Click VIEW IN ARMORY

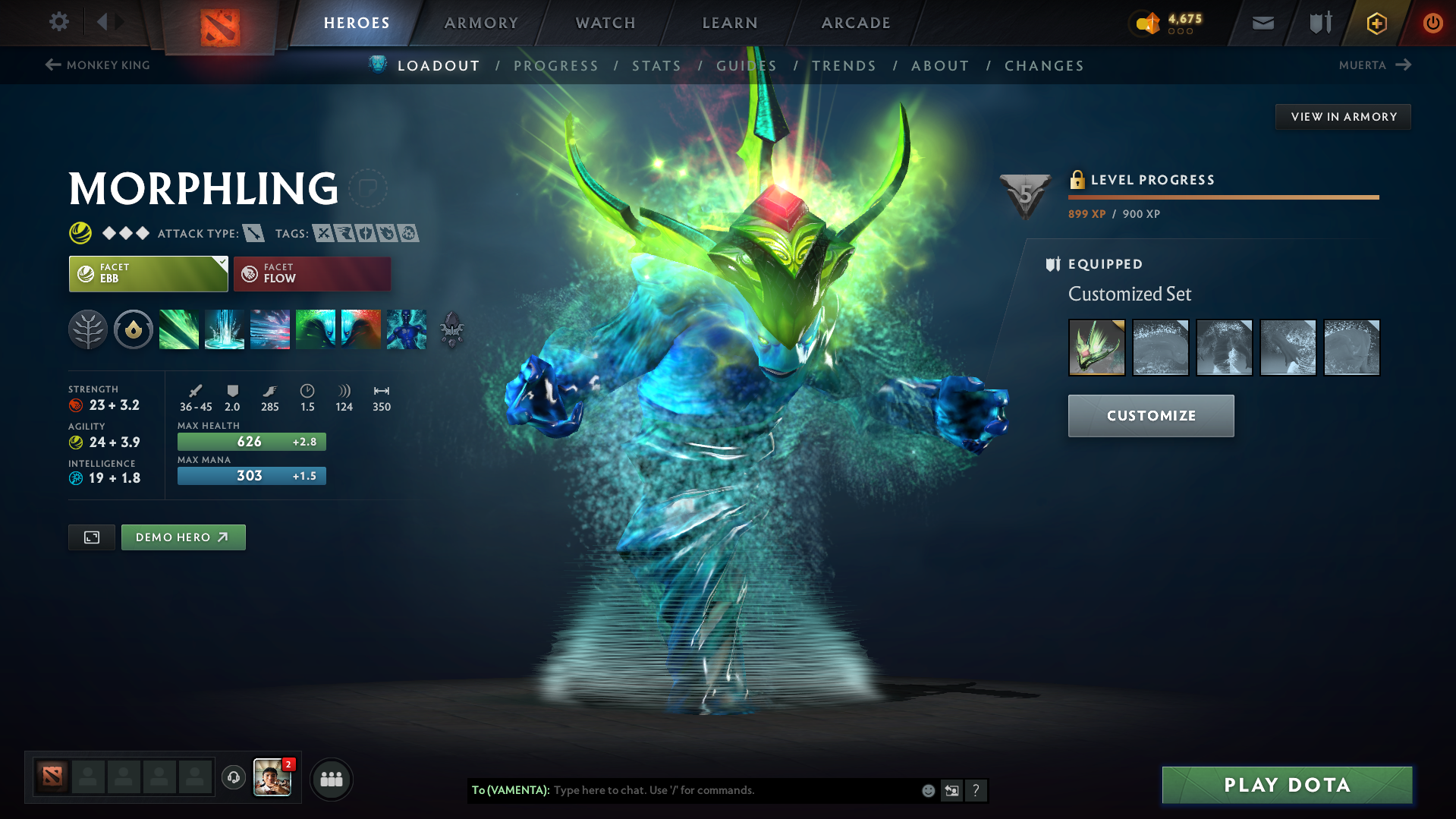(1343, 116)
